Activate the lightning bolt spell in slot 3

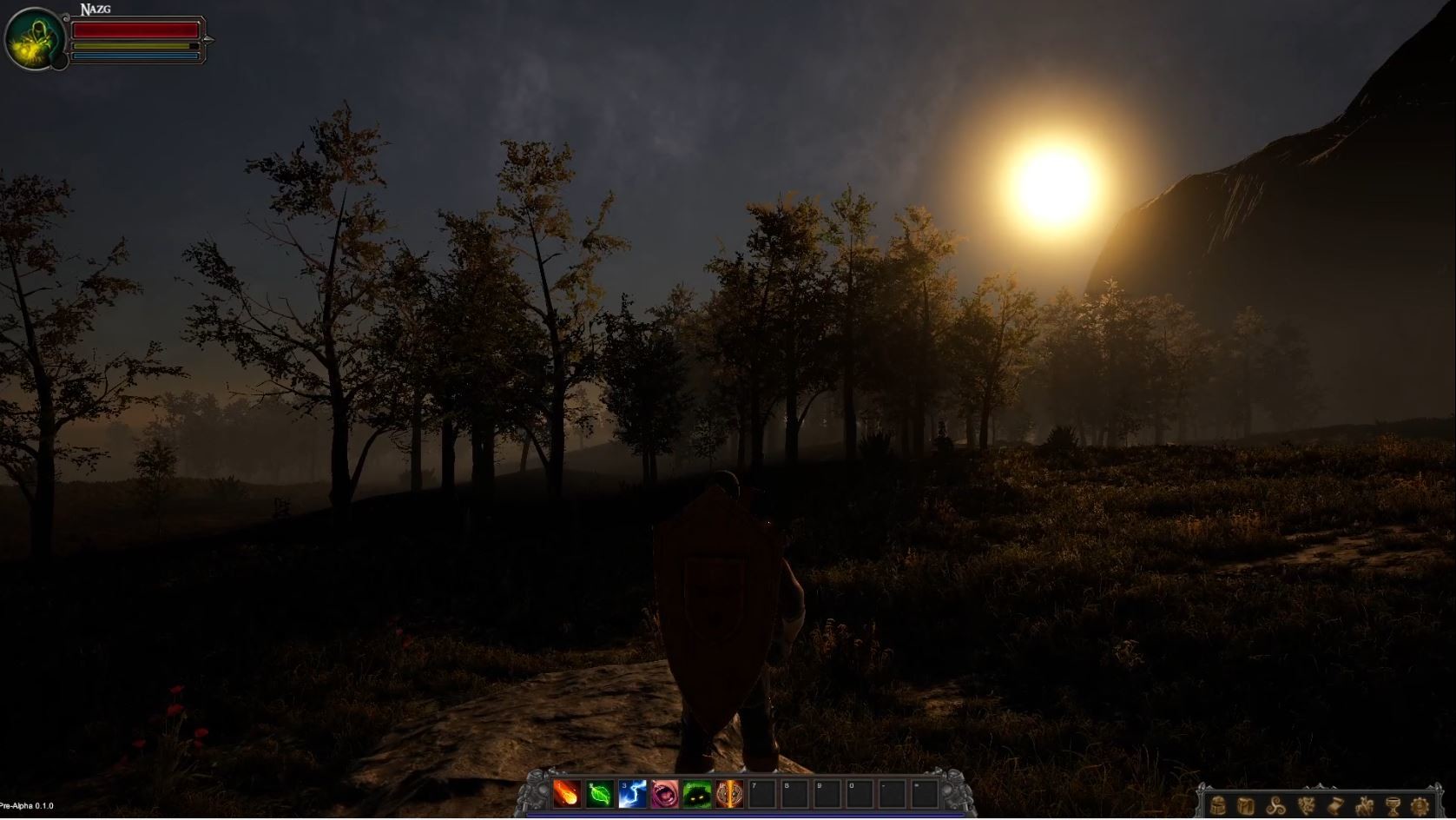click(631, 793)
